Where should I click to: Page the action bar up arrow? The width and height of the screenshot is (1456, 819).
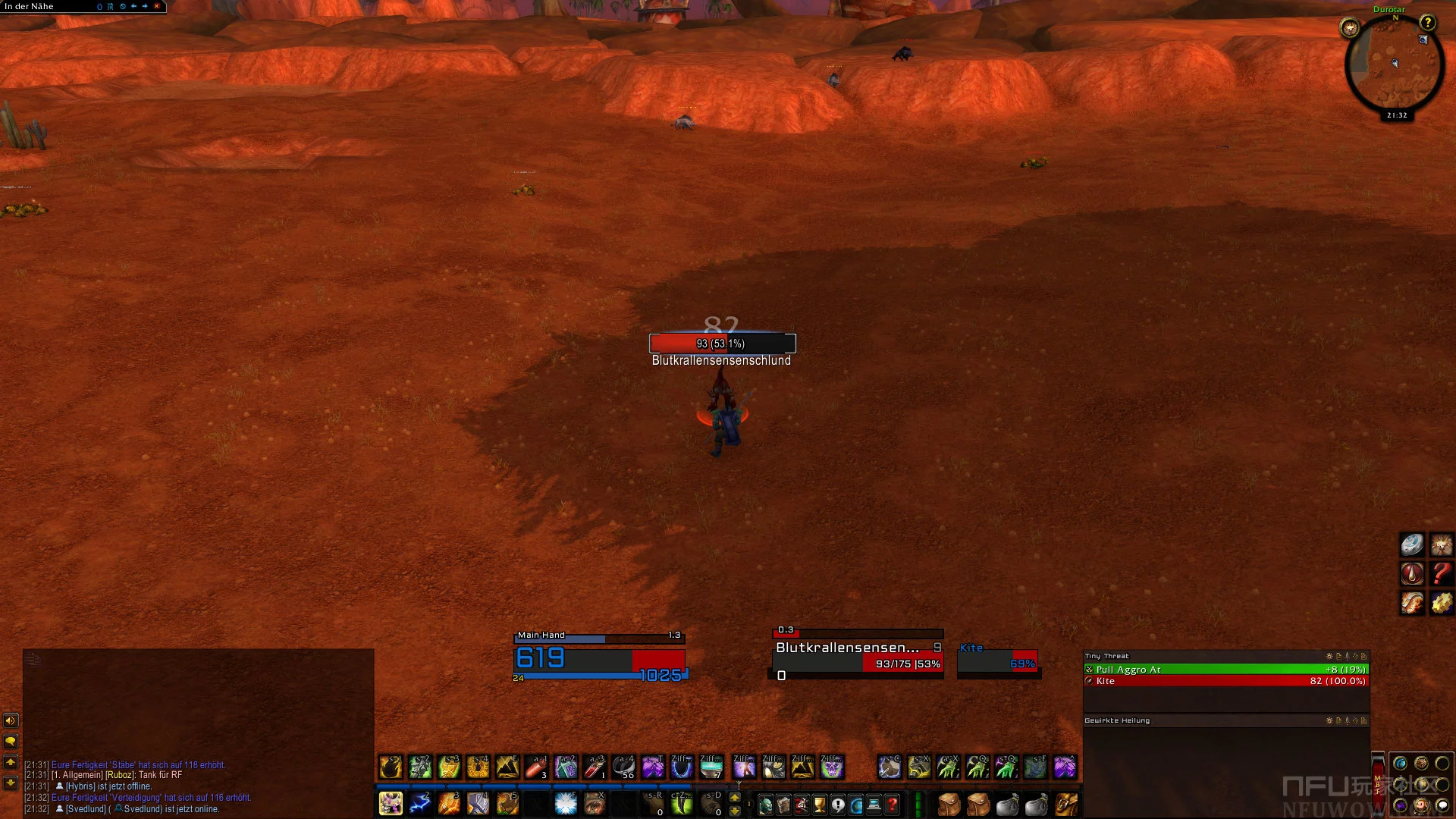734,798
